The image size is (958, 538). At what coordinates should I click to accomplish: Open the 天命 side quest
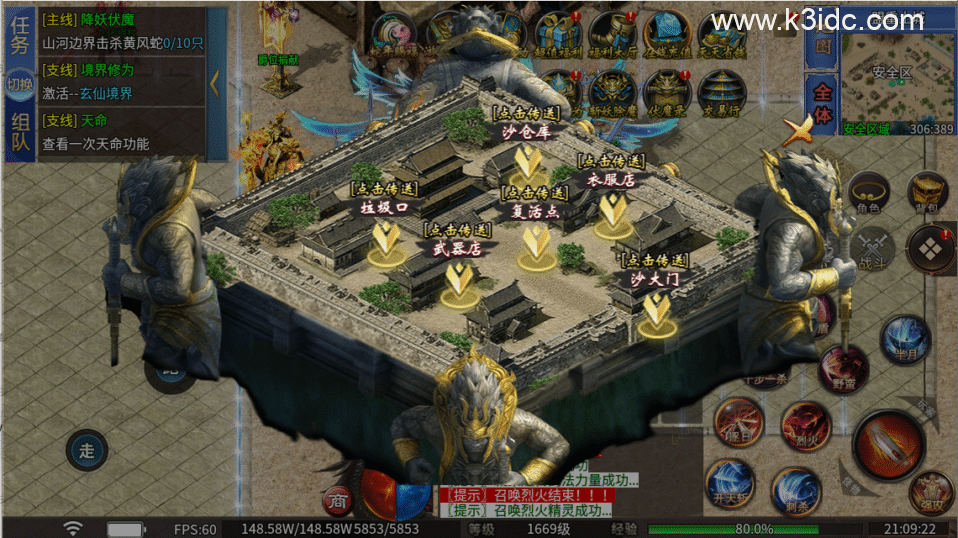coord(120,132)
